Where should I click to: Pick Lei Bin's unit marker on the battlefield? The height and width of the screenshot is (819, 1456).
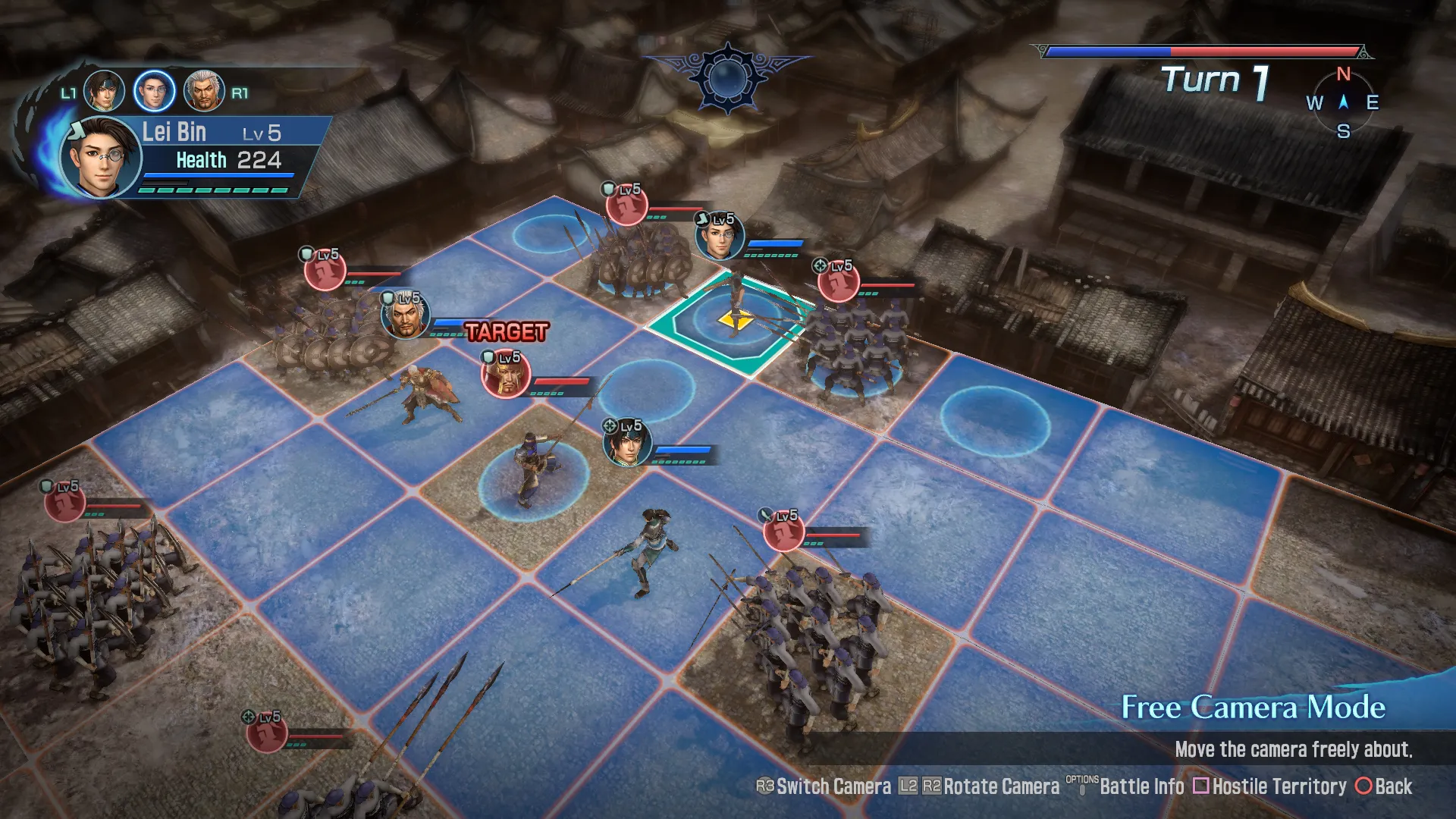tap(720, 237)
